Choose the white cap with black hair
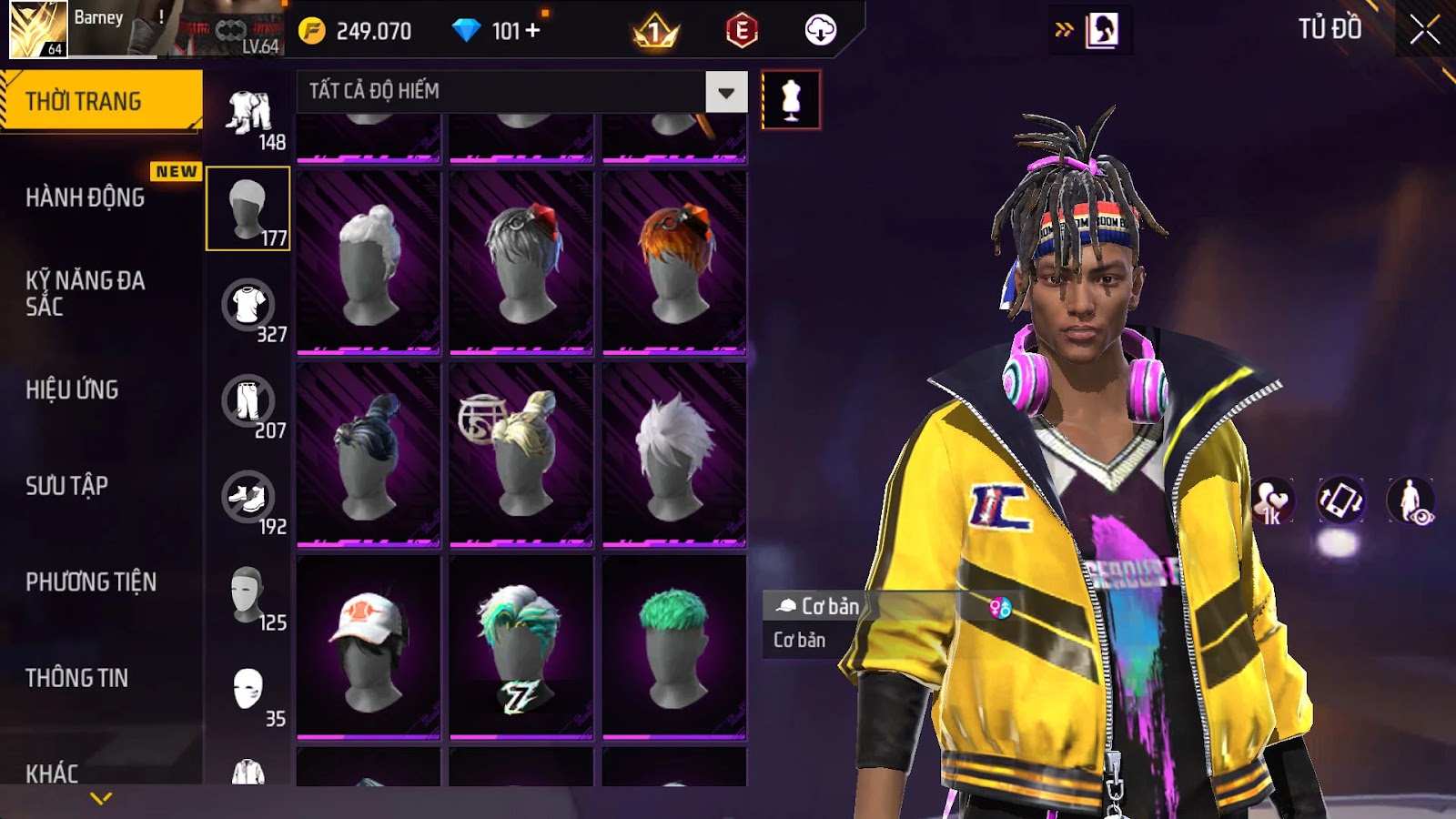 pos(369,646)
